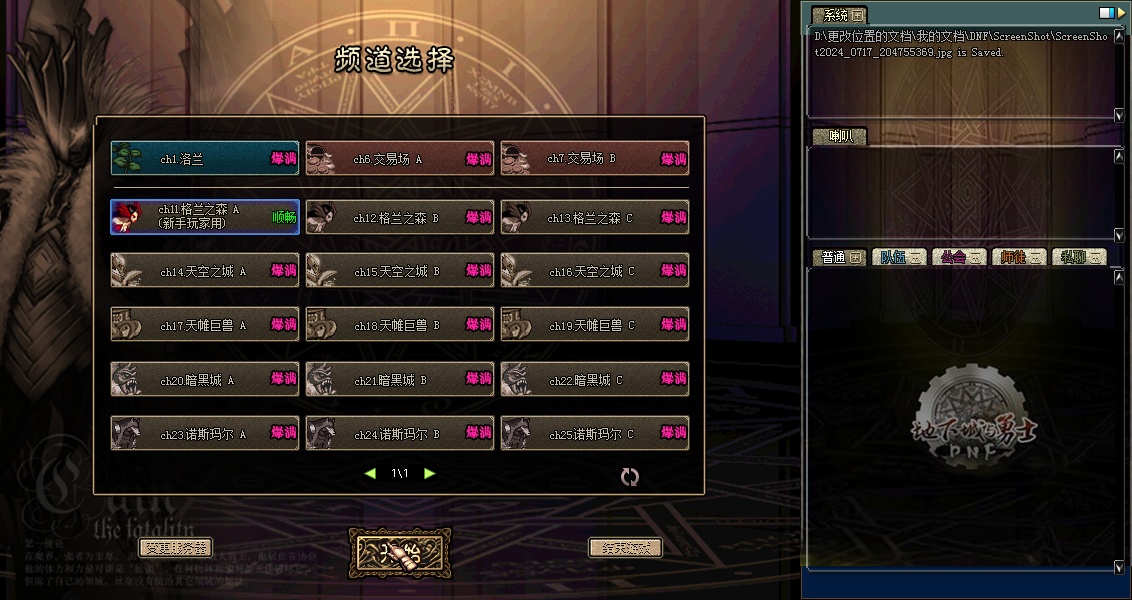Open the 师徒 mentor chat tab
This screenshot has height=600, width=1132.
click(1018, 257)
